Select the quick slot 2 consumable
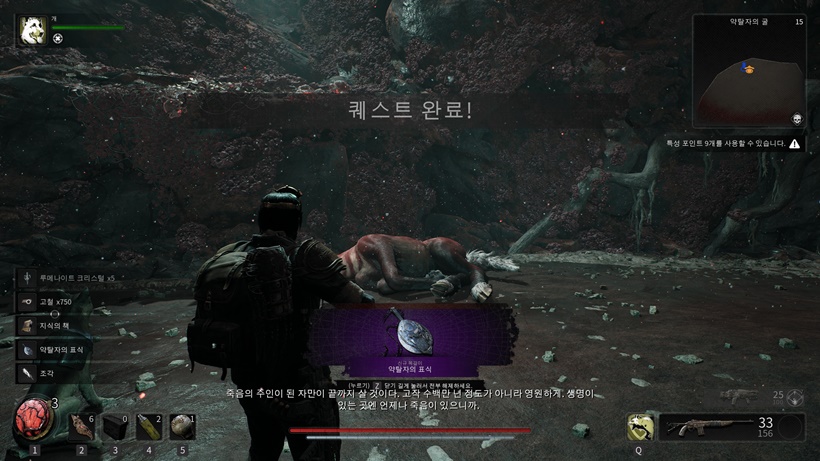This screenshot has width=820, height=461. pyautogui.click(x=82, y=427)
